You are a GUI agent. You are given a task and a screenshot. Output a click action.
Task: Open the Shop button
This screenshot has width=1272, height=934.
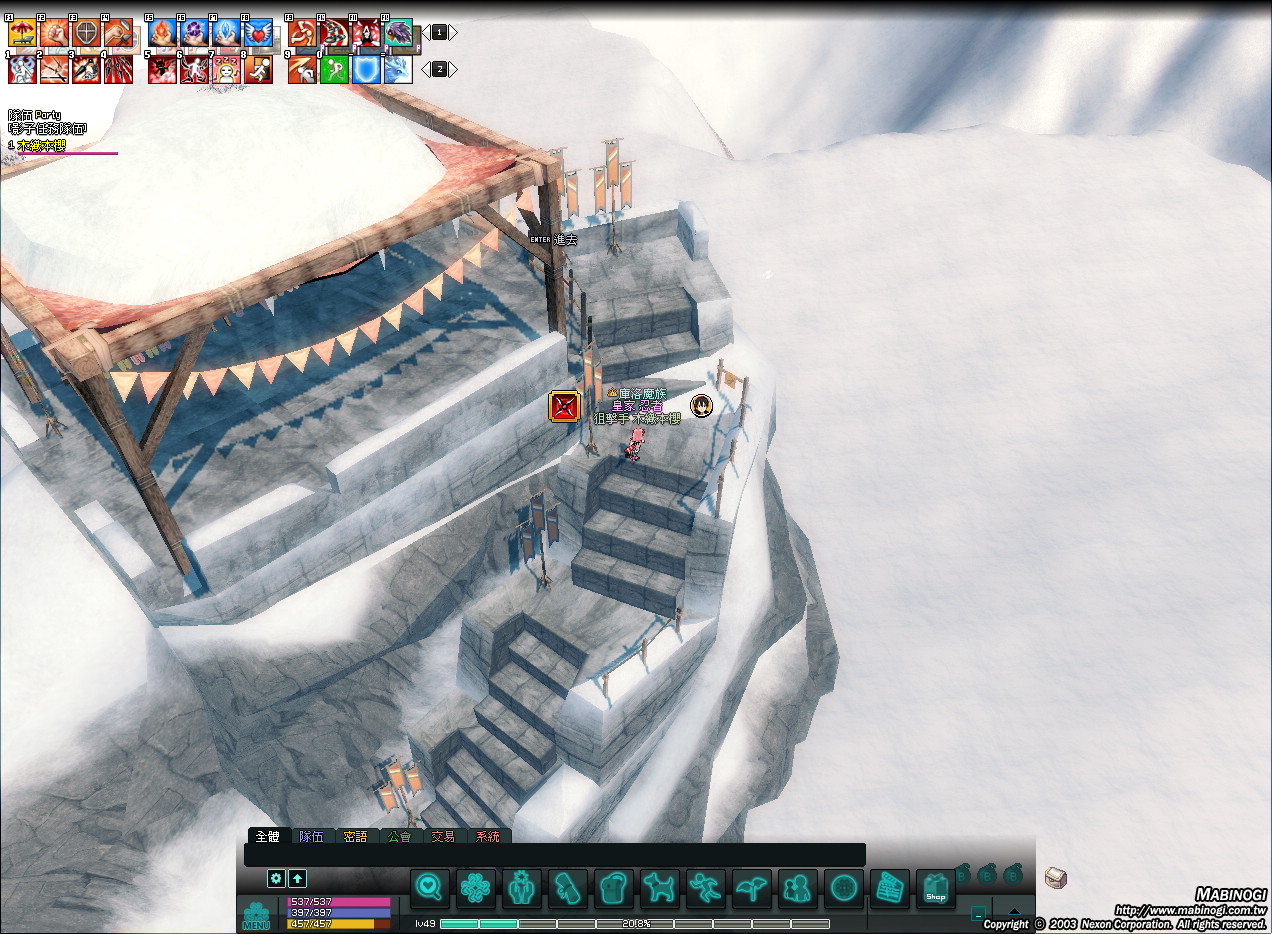coord(935,888)
